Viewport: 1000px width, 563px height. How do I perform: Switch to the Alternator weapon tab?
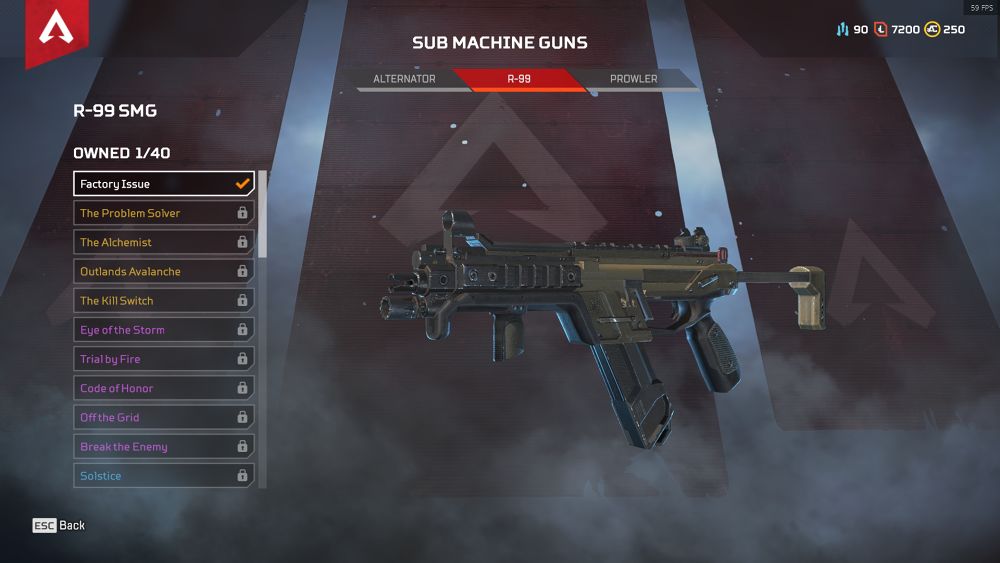[404, 79]
